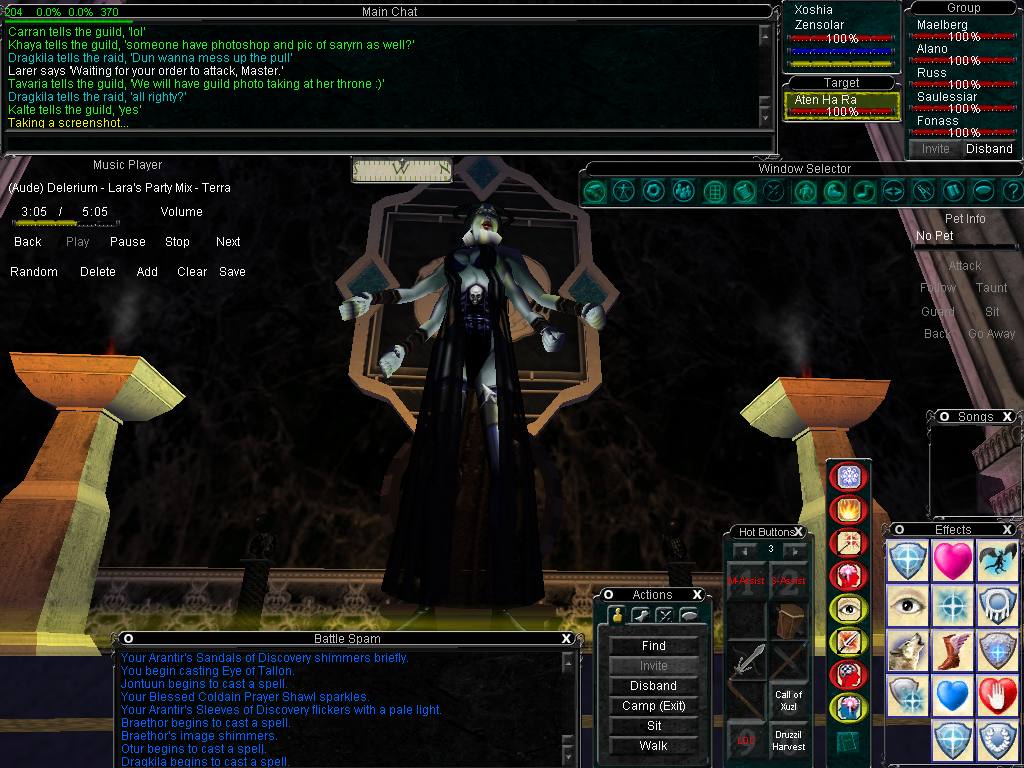This screenshot has height=768, width=1024.
Task: Choose Camp (Exit) in the Actions window
Action: tap(653, 706)
